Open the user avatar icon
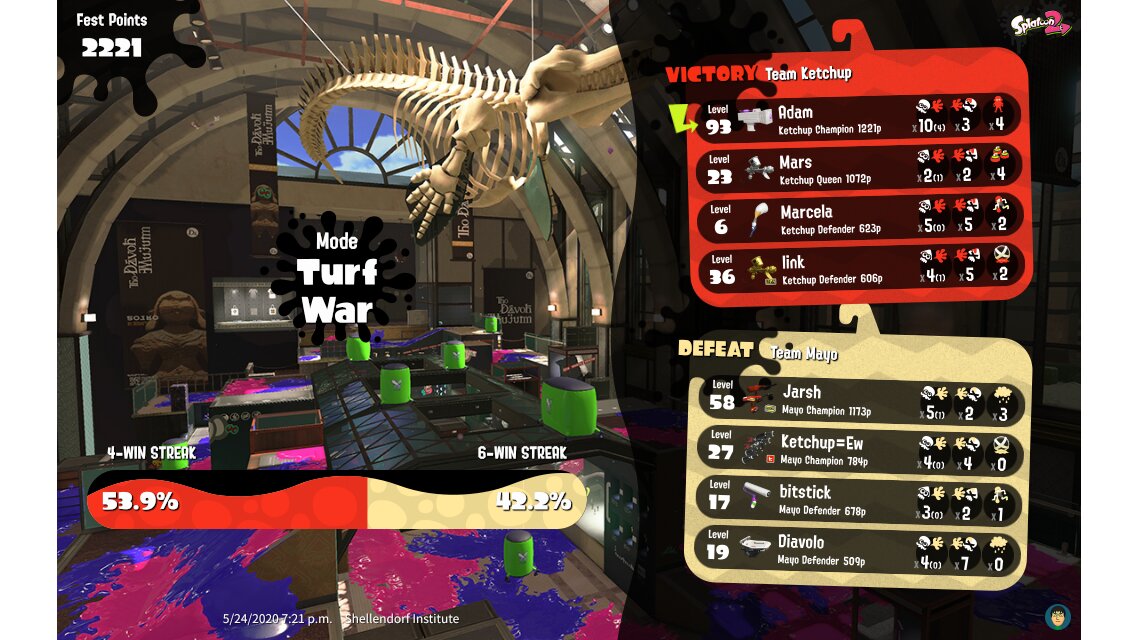 [1057, 616]
